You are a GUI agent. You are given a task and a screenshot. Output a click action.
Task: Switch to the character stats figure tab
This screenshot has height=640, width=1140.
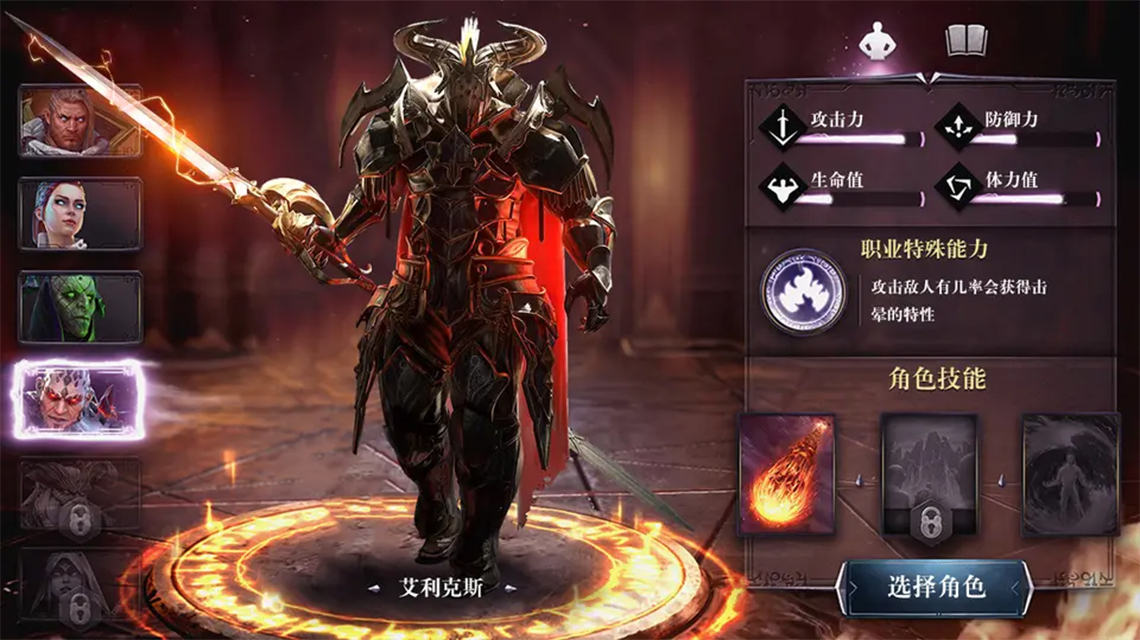pyautogui.click(x=878, y=41)
